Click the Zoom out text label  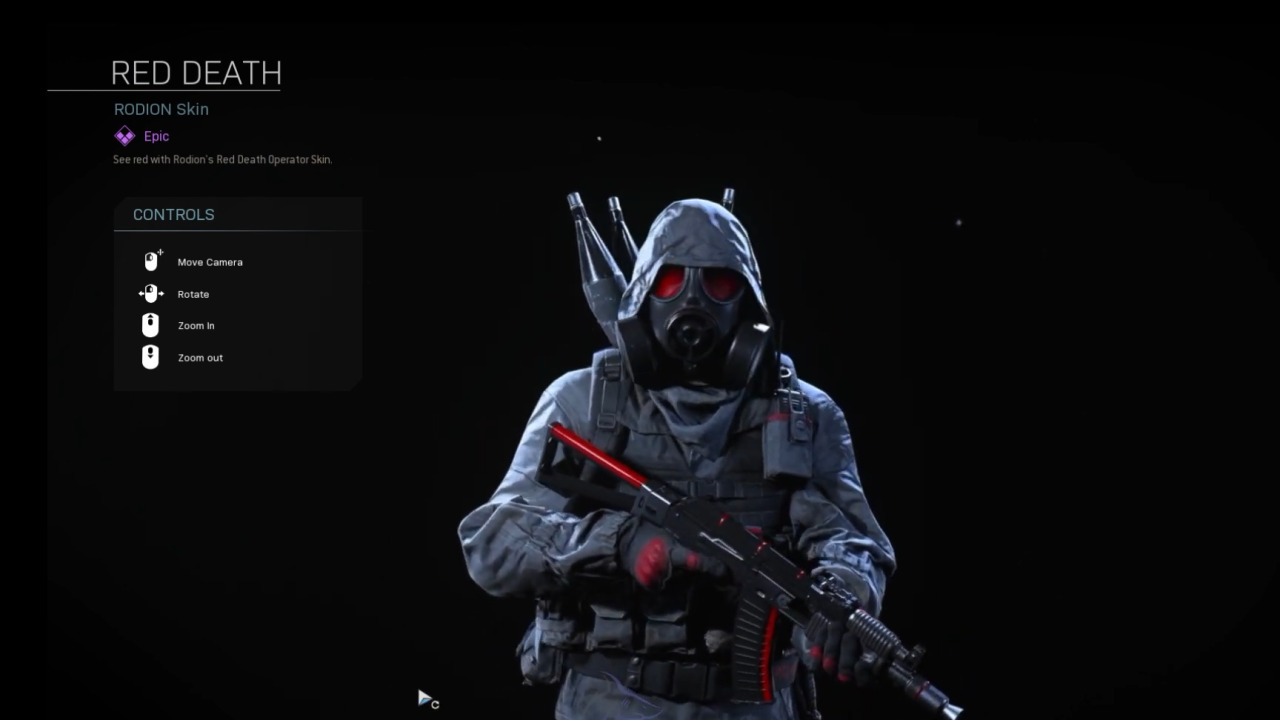pos(200,357)
